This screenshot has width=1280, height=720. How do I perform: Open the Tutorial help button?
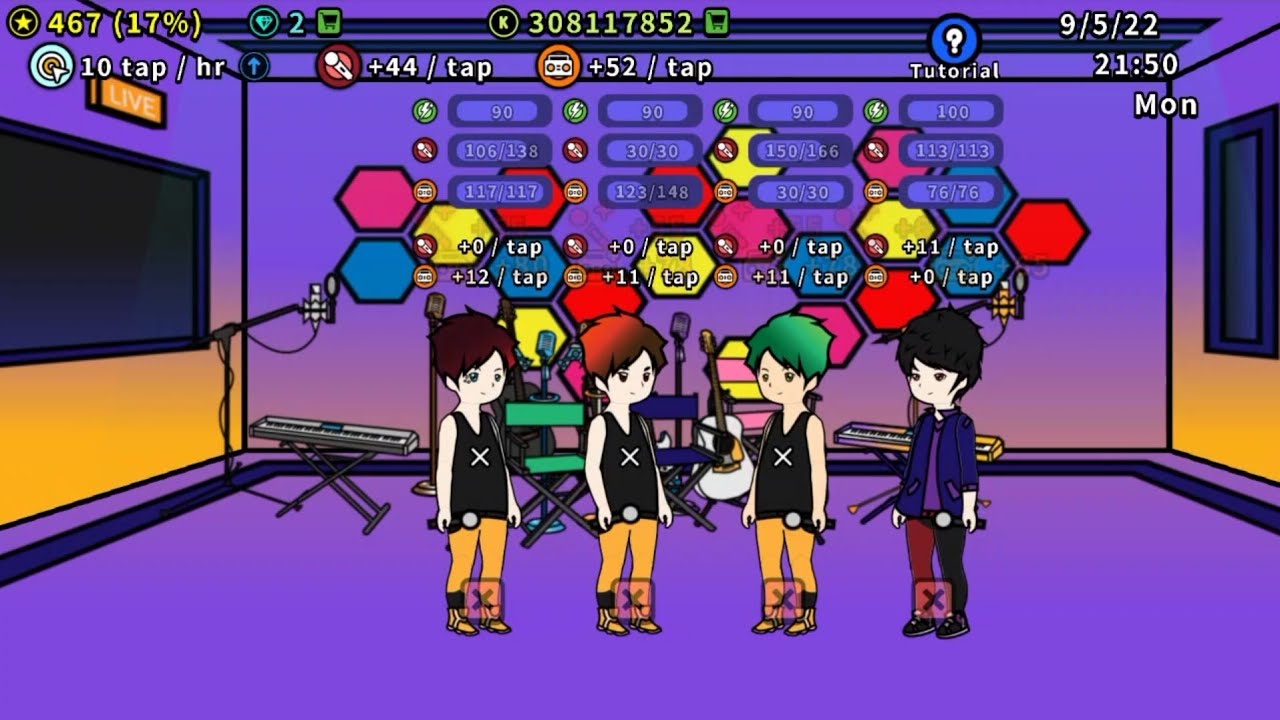tap(954, 41)
